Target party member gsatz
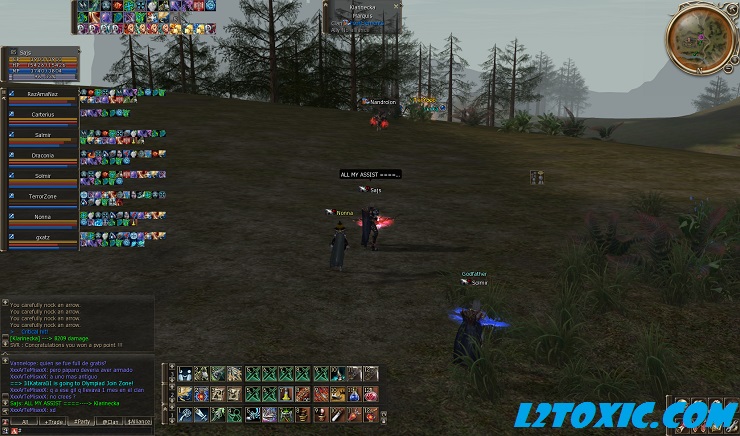The height and width of the screenshot is (436, 740). pyautogui.click(x=42, y=237)
